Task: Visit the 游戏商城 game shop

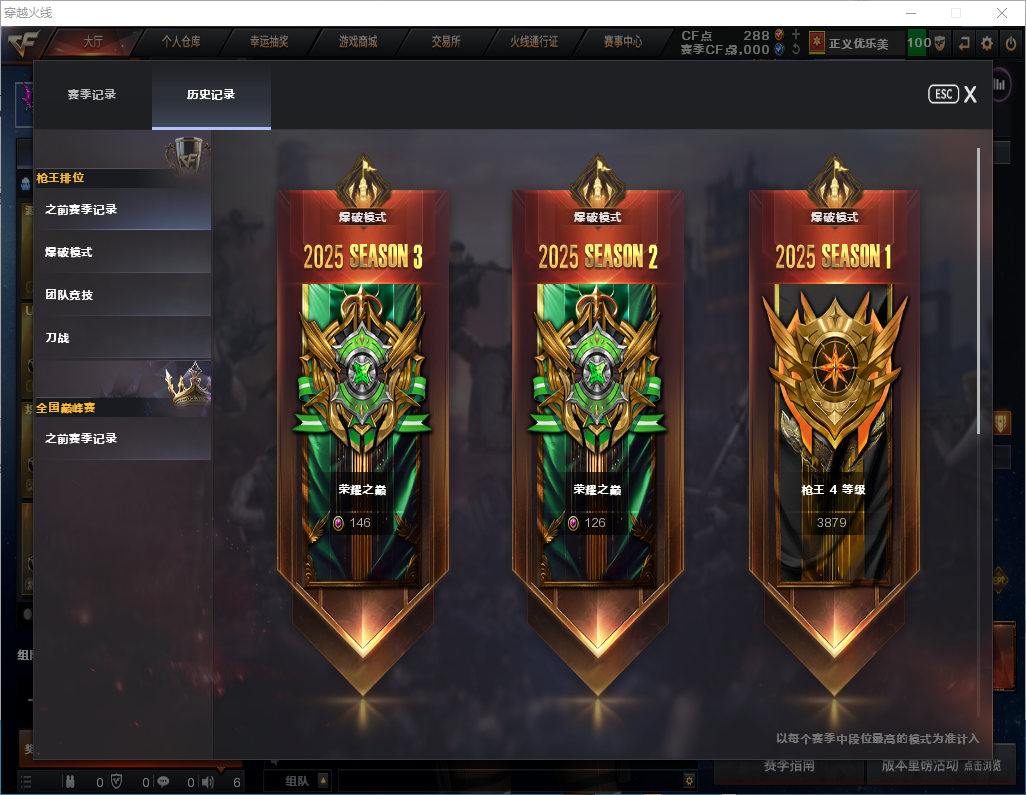Action: 357,42
